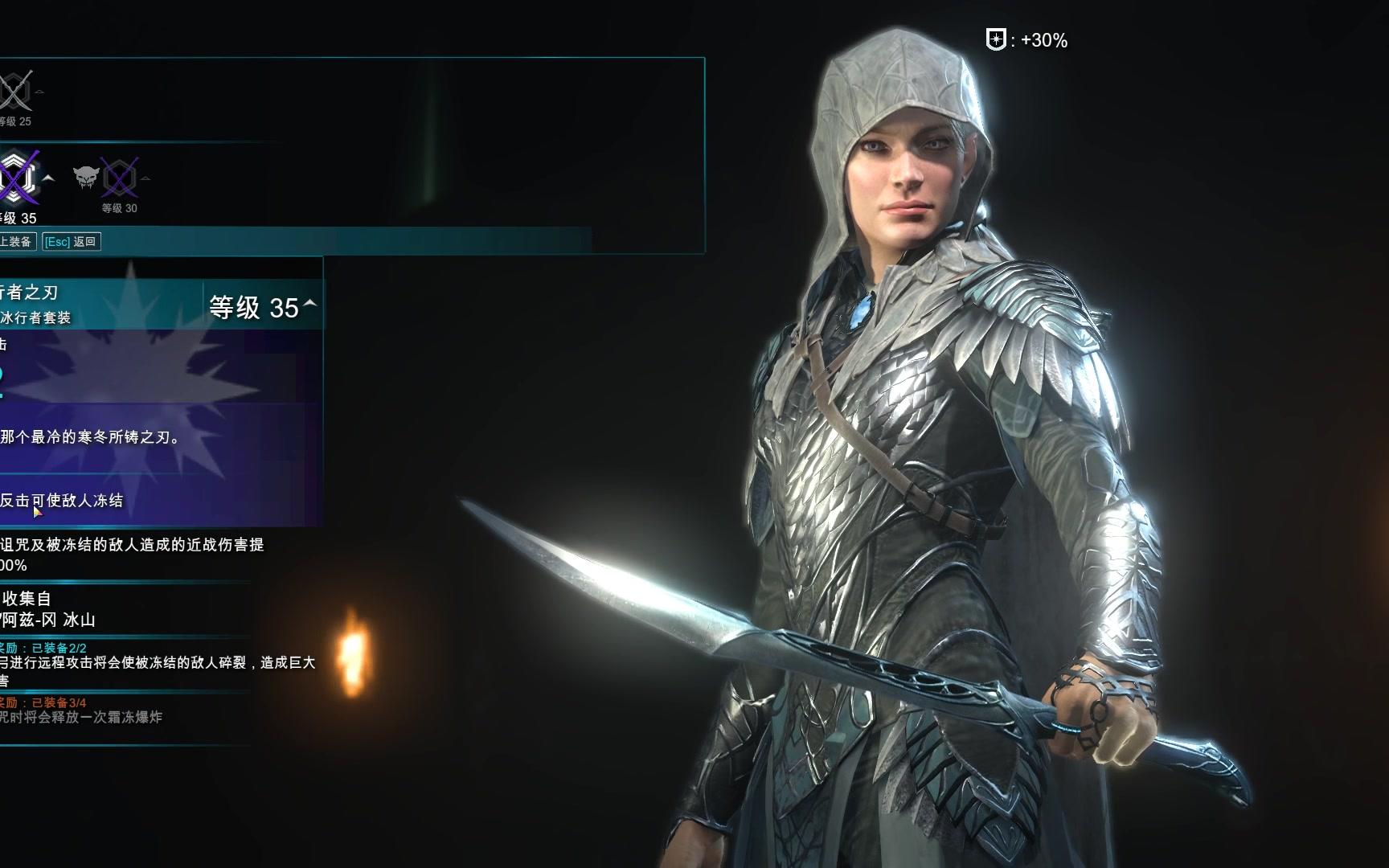
Task: Select the level 35 purple sword item
Action: [18, 178]
